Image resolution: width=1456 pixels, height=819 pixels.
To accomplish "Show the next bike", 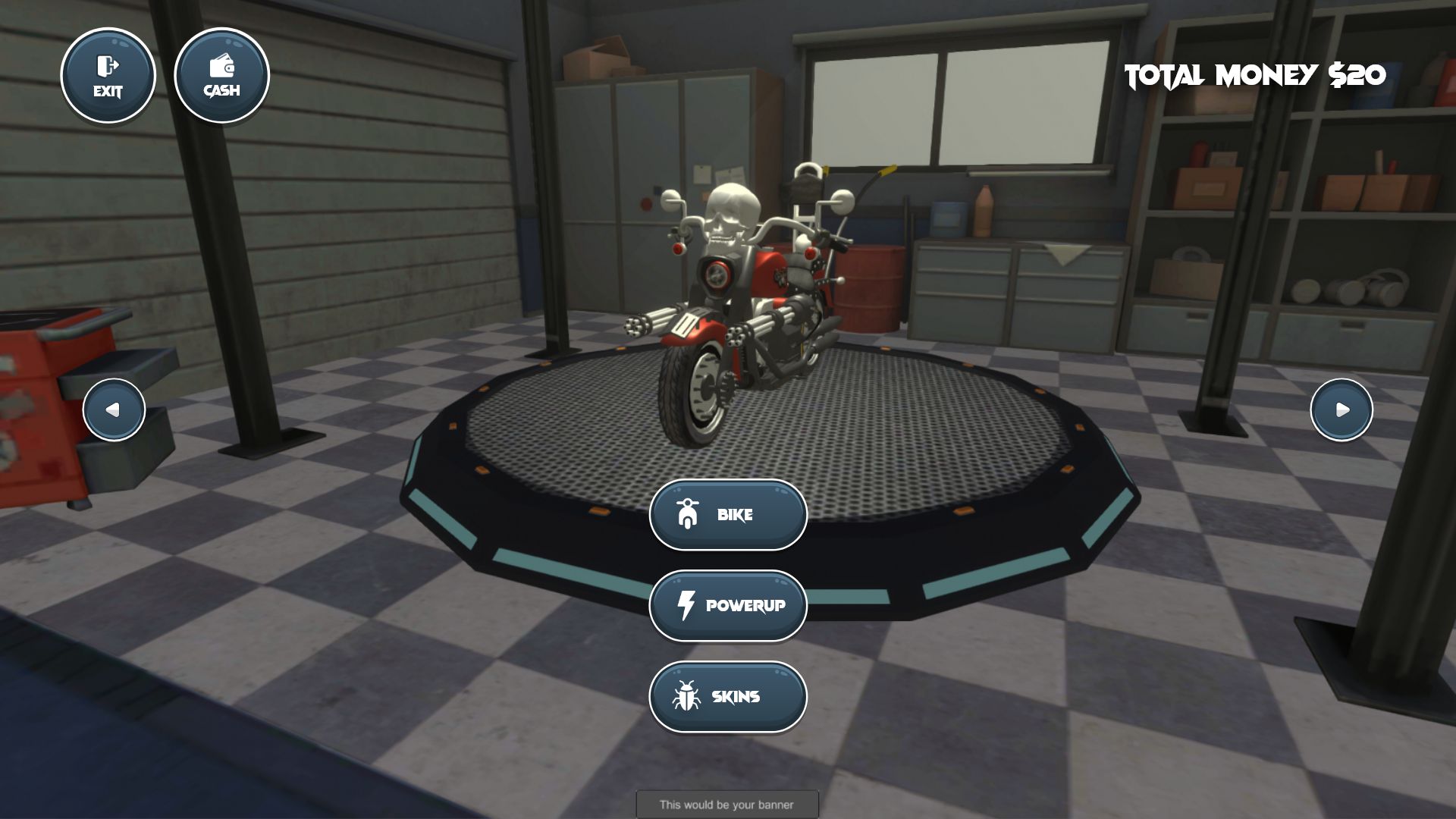I will pos(1341,409).
